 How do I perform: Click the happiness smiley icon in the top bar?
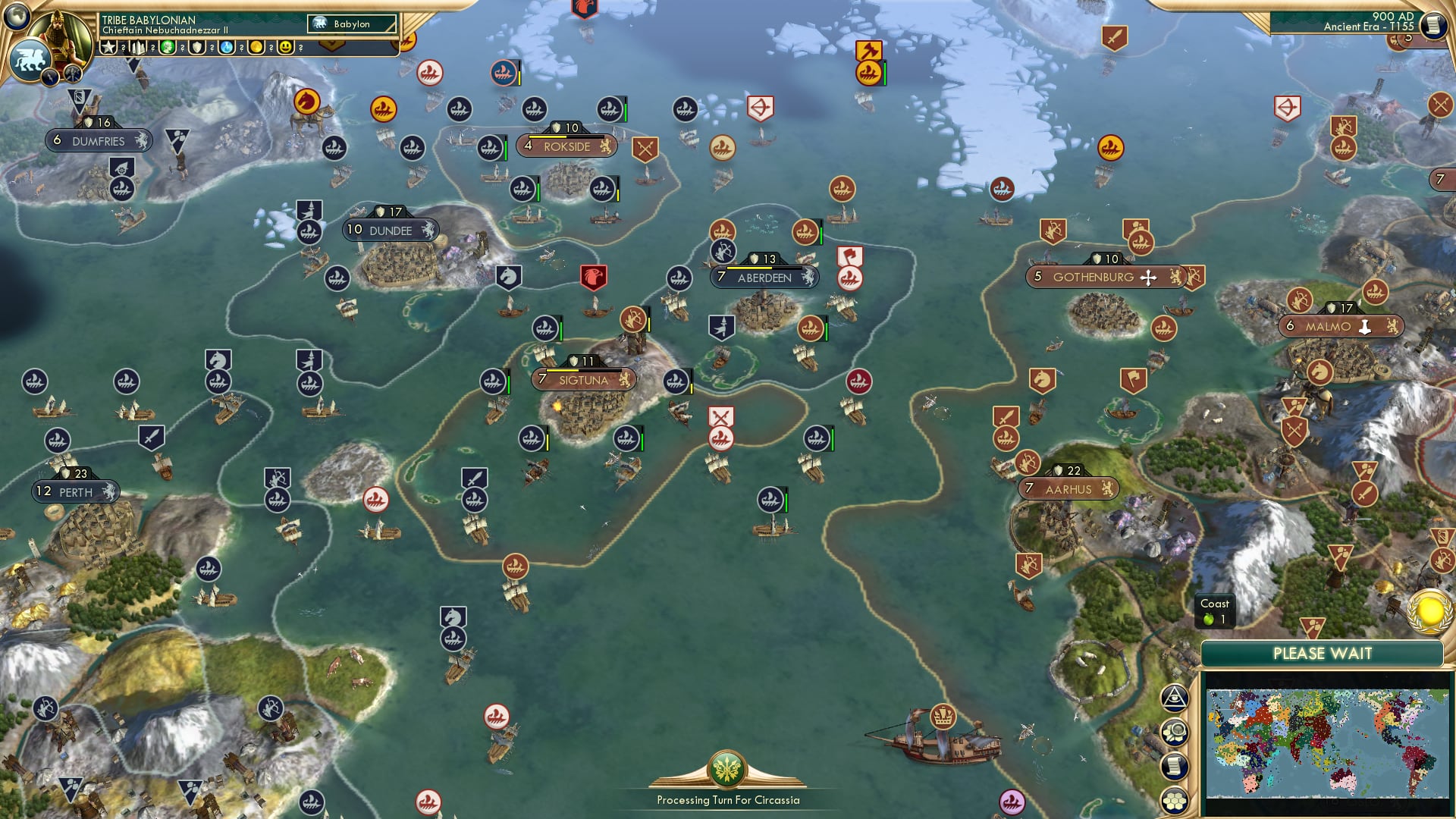(x=284, y=47)
